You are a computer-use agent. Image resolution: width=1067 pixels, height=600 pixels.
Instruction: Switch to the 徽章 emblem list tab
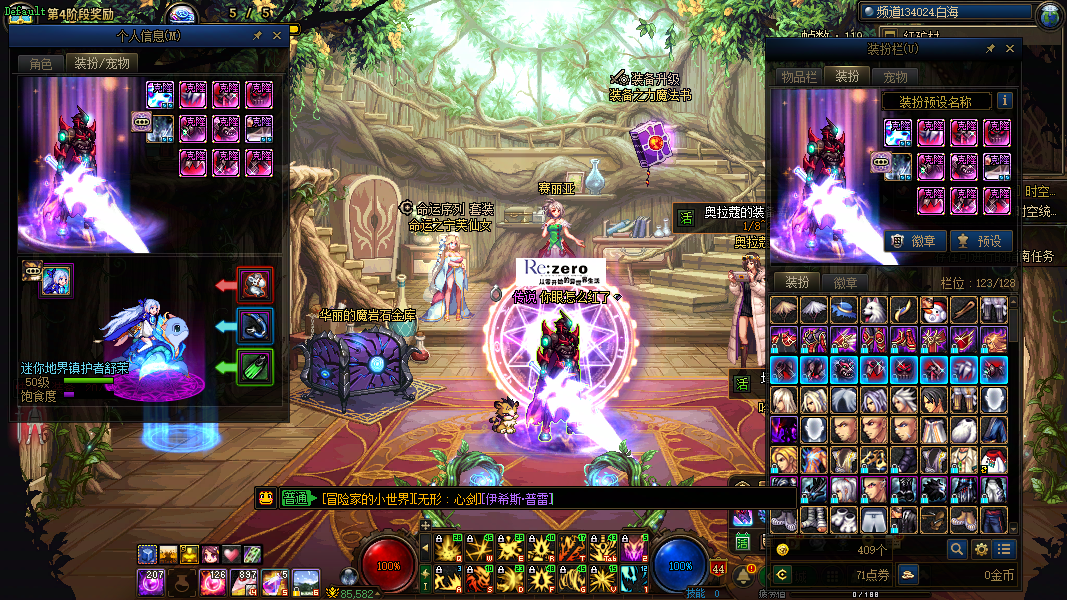[x=846, y=283]
